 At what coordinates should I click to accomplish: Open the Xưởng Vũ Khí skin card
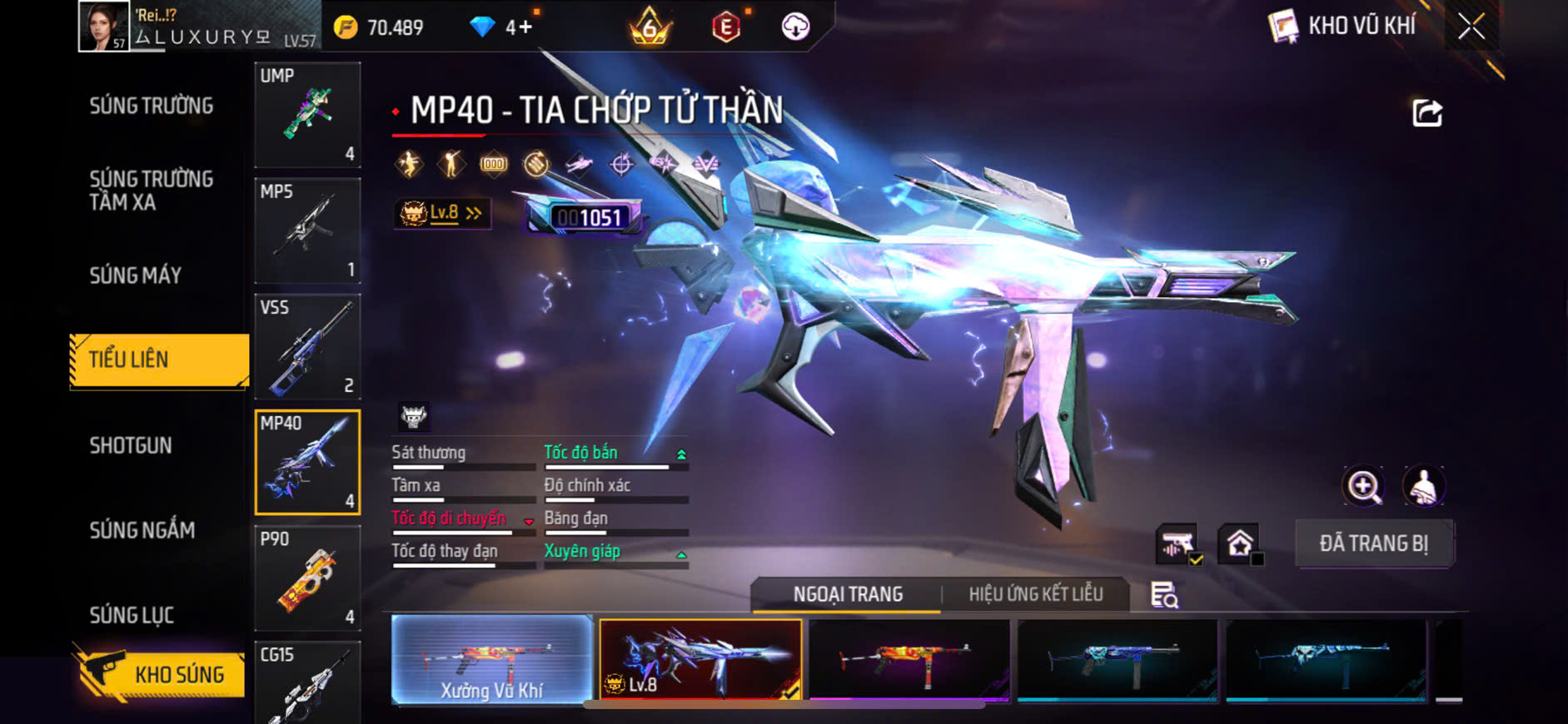pos(491,660)
